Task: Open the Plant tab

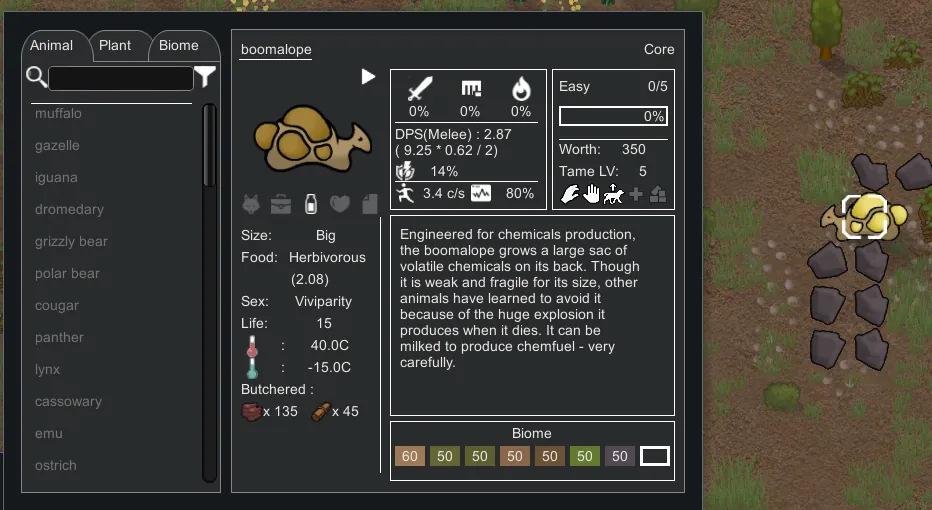Action: pyautogui.click(x=115, y=46)
